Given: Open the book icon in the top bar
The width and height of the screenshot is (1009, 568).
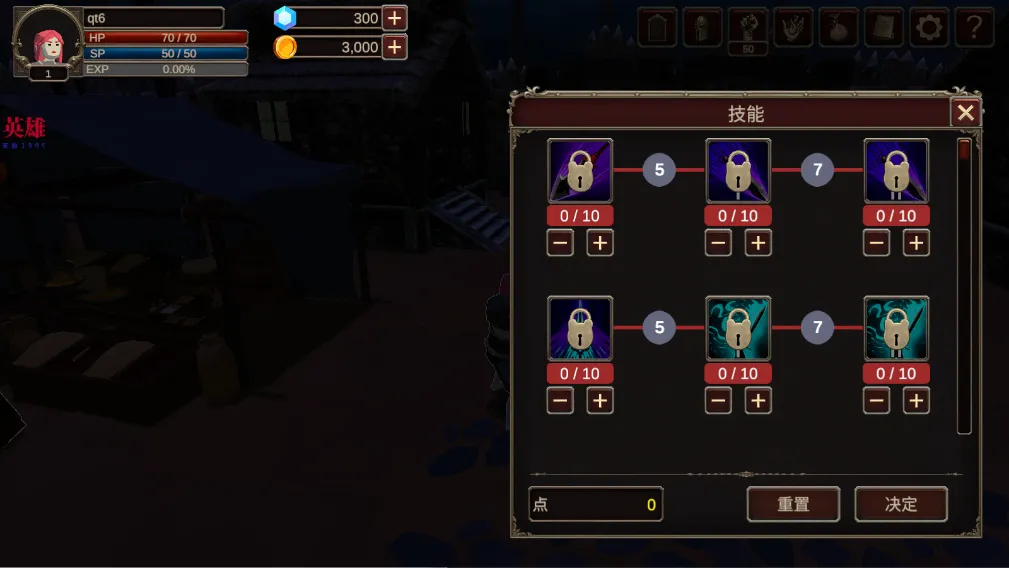Looking at the screenshot, I should (x=884, y=27).
